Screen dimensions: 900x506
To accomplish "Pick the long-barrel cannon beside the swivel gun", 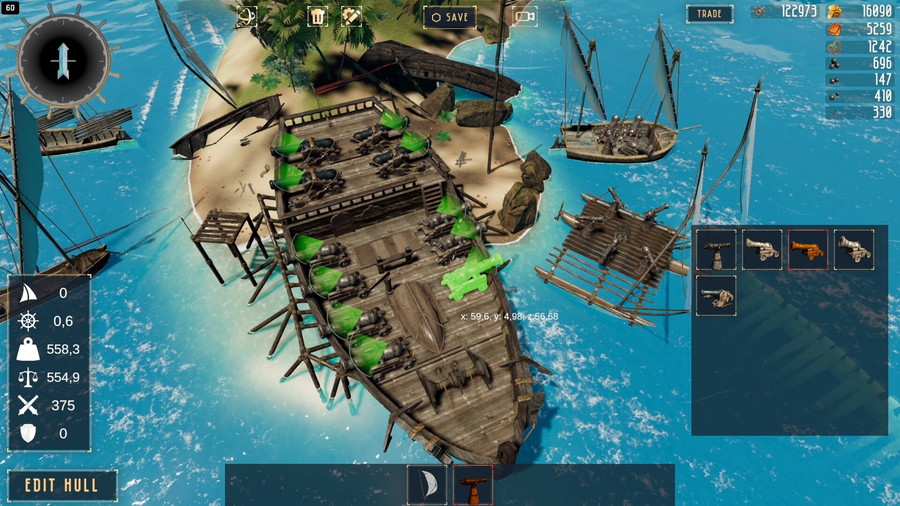I will pos(762,250).
